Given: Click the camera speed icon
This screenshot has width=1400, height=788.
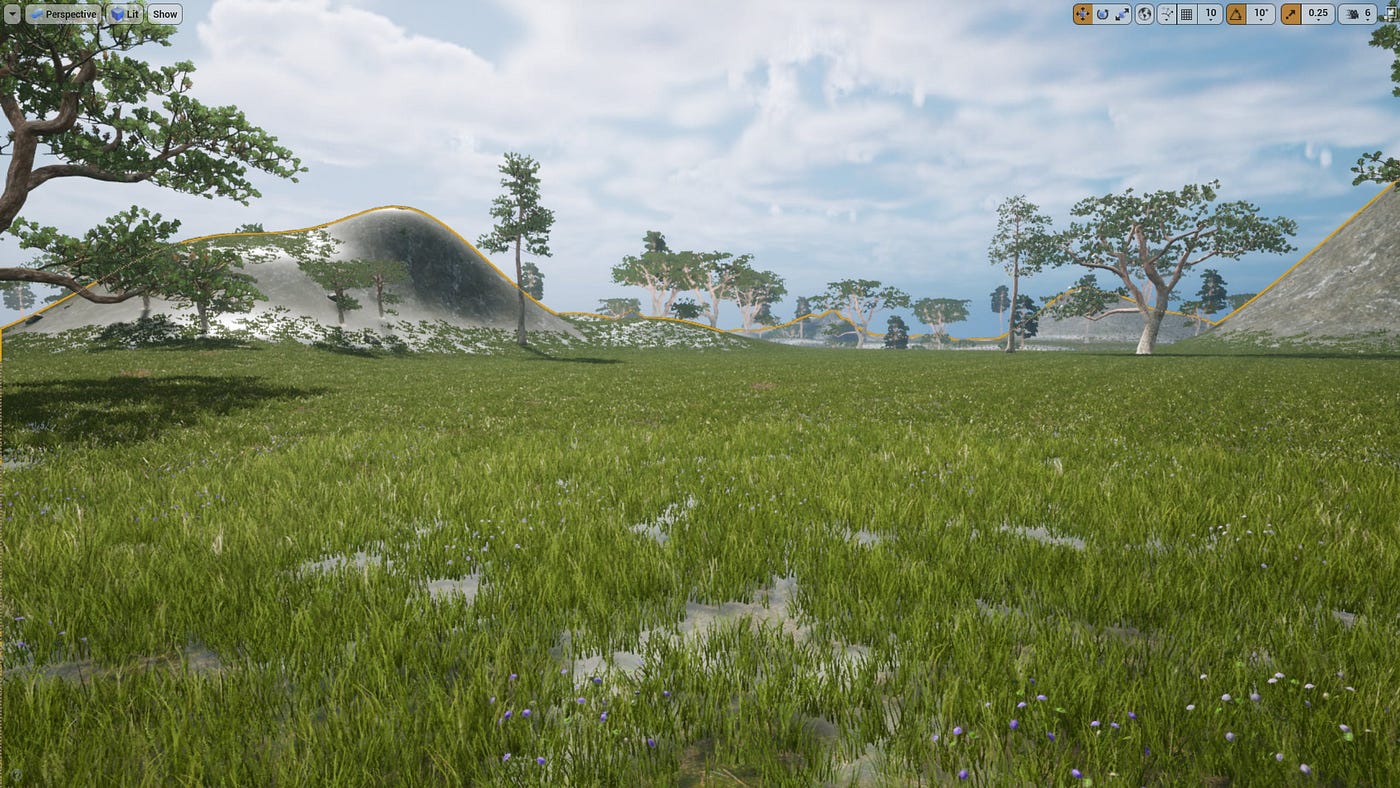Looking at the screenshot, I should (1353, 13).
